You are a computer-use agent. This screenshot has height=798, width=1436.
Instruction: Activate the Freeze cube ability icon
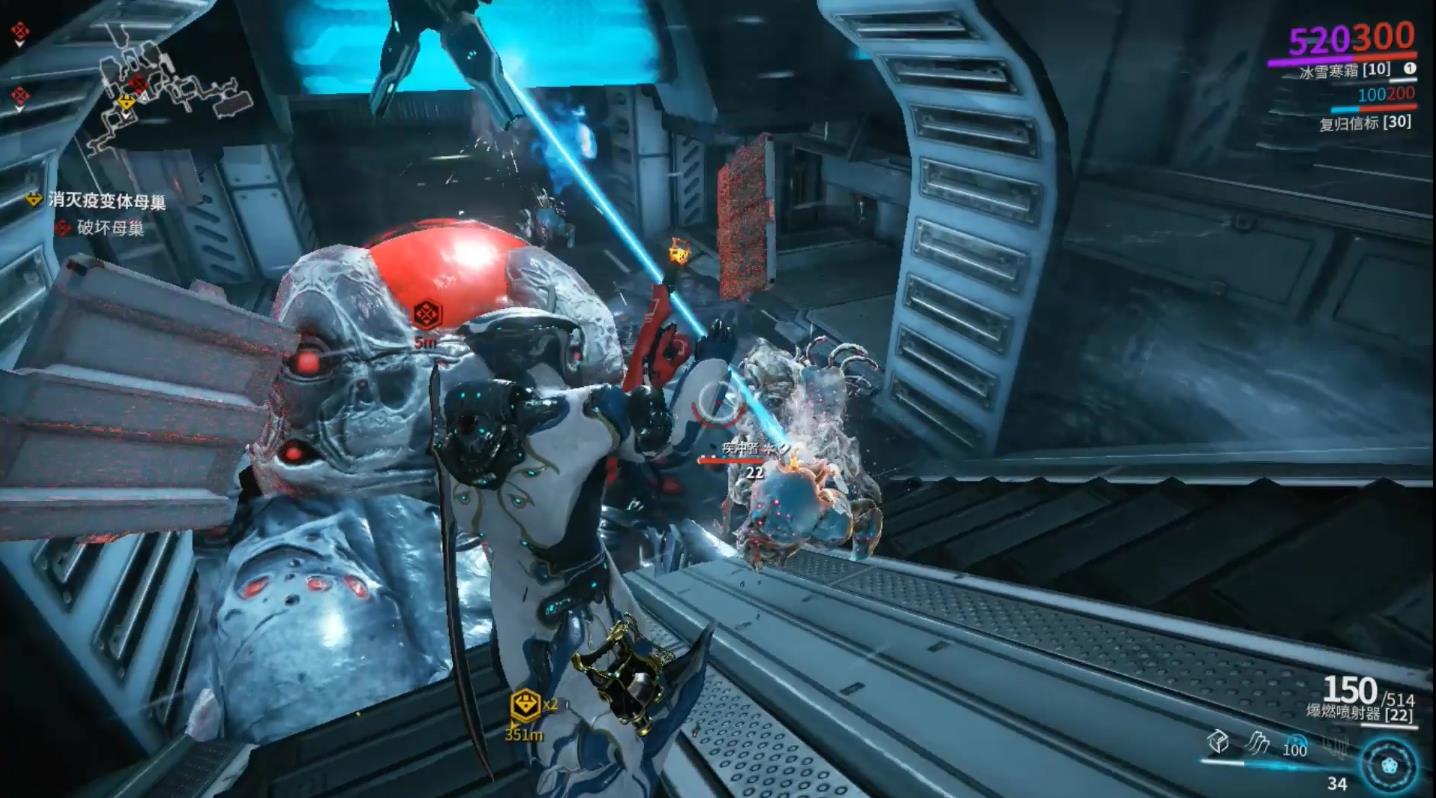[x=1217, y=741]
